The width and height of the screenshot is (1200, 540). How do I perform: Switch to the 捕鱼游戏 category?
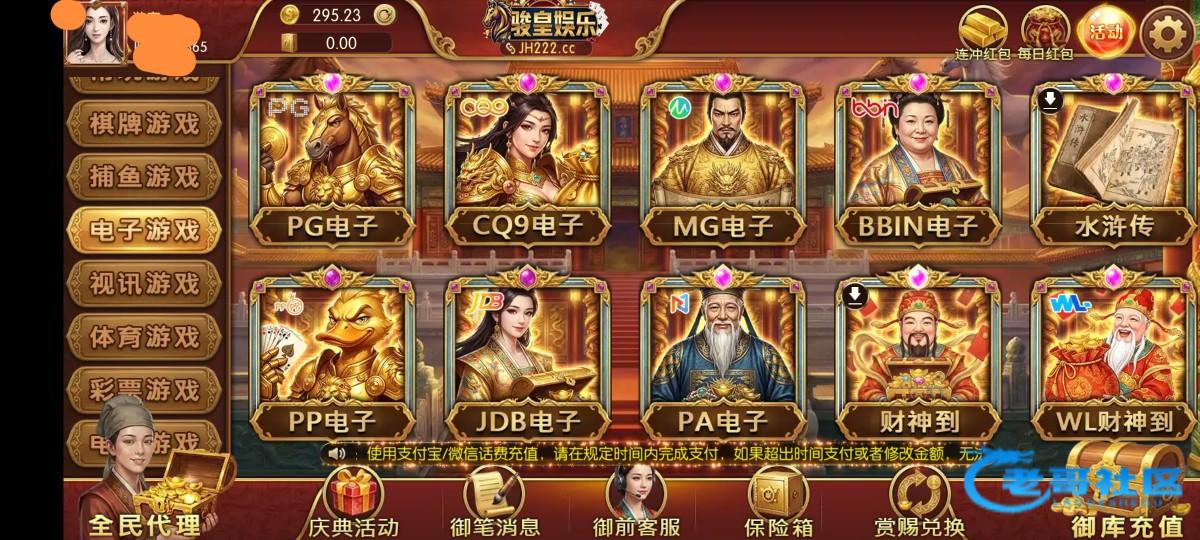pyautogui.click(x=144, y=177)
